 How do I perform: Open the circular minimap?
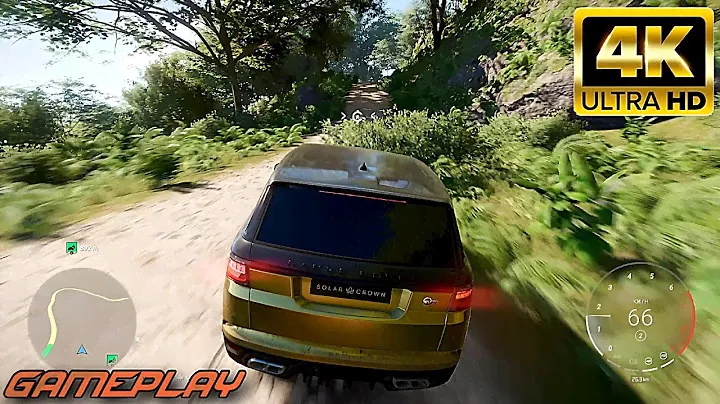[x=81, y=314]
